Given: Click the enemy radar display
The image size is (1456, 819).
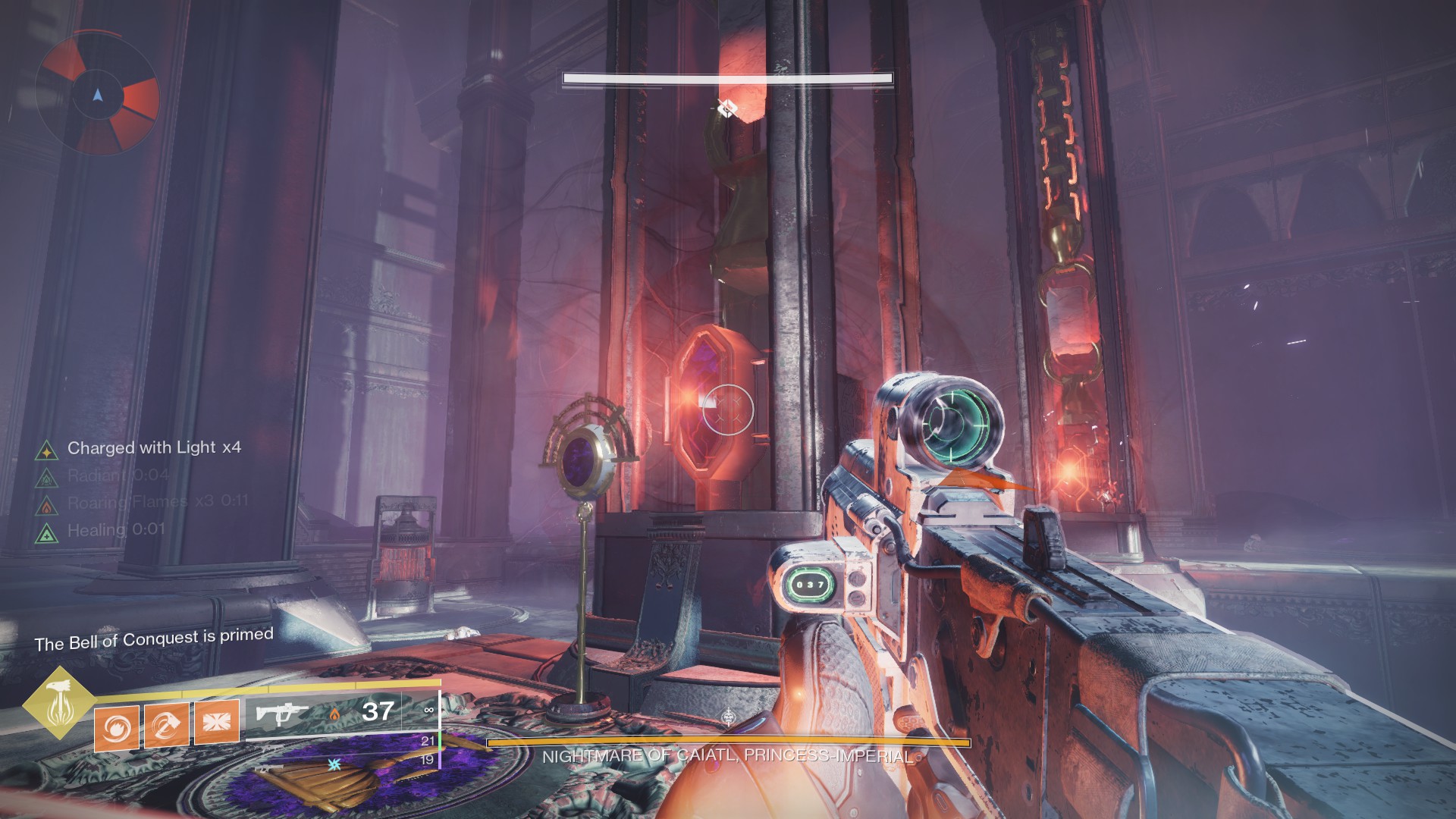Looking at the screenshot, I should point(97,94).
